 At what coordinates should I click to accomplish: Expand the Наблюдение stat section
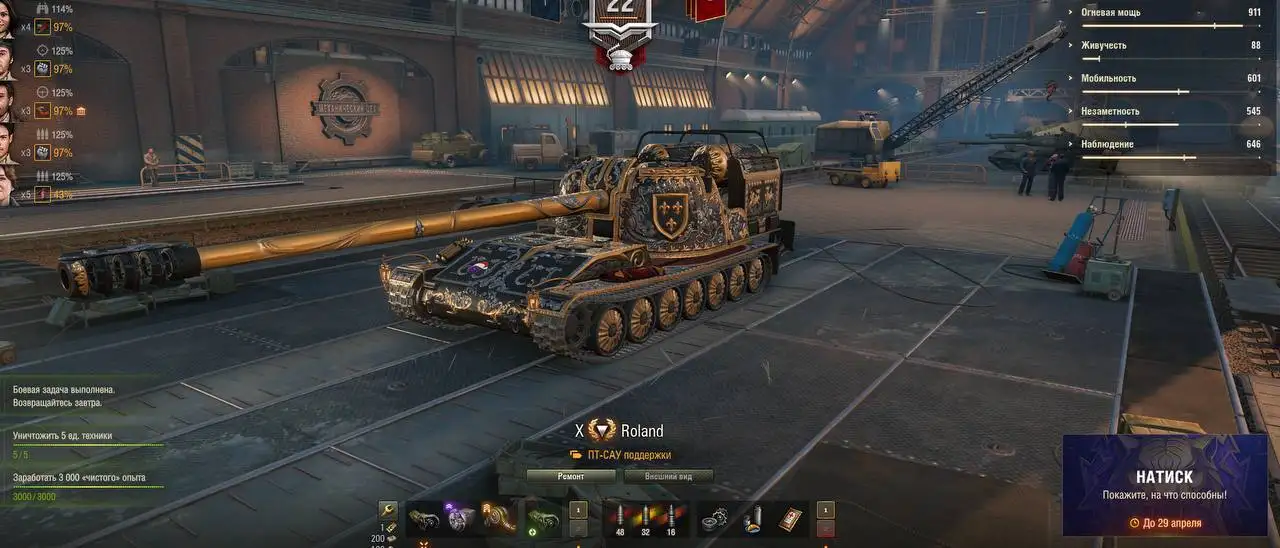(1170, 145)
